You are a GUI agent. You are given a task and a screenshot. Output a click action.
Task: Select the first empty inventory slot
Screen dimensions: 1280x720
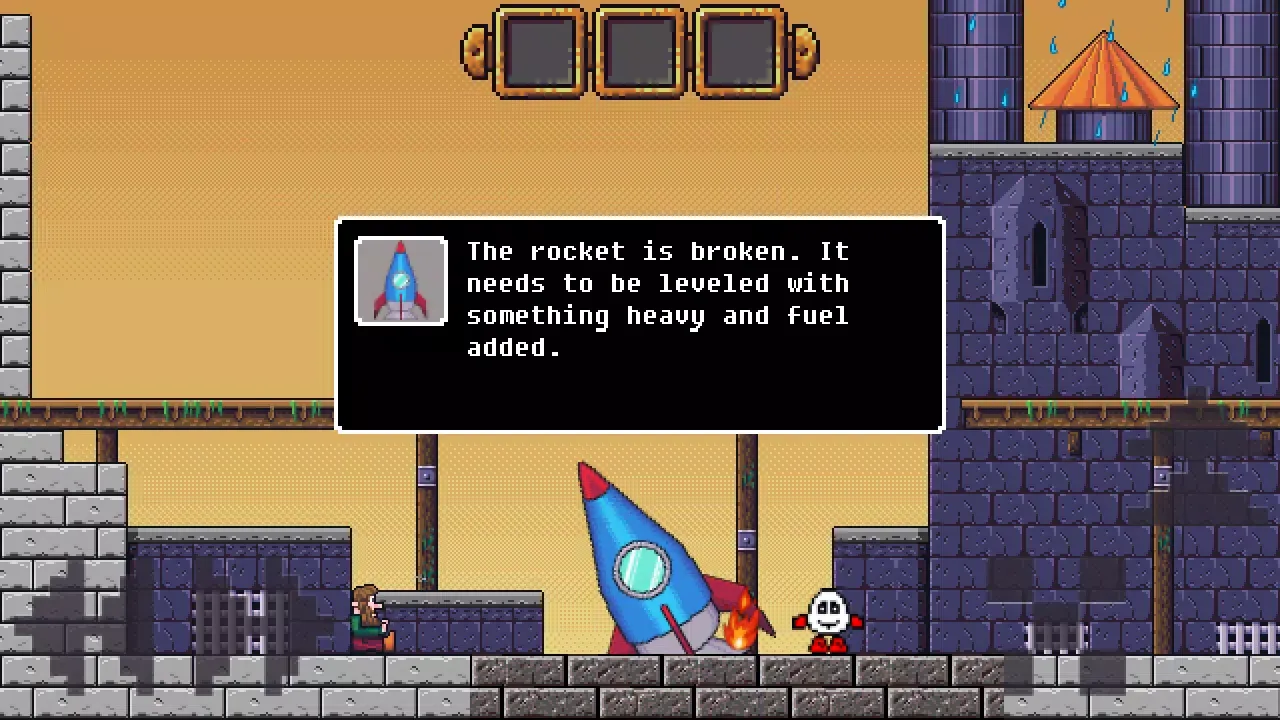point(541,51)
